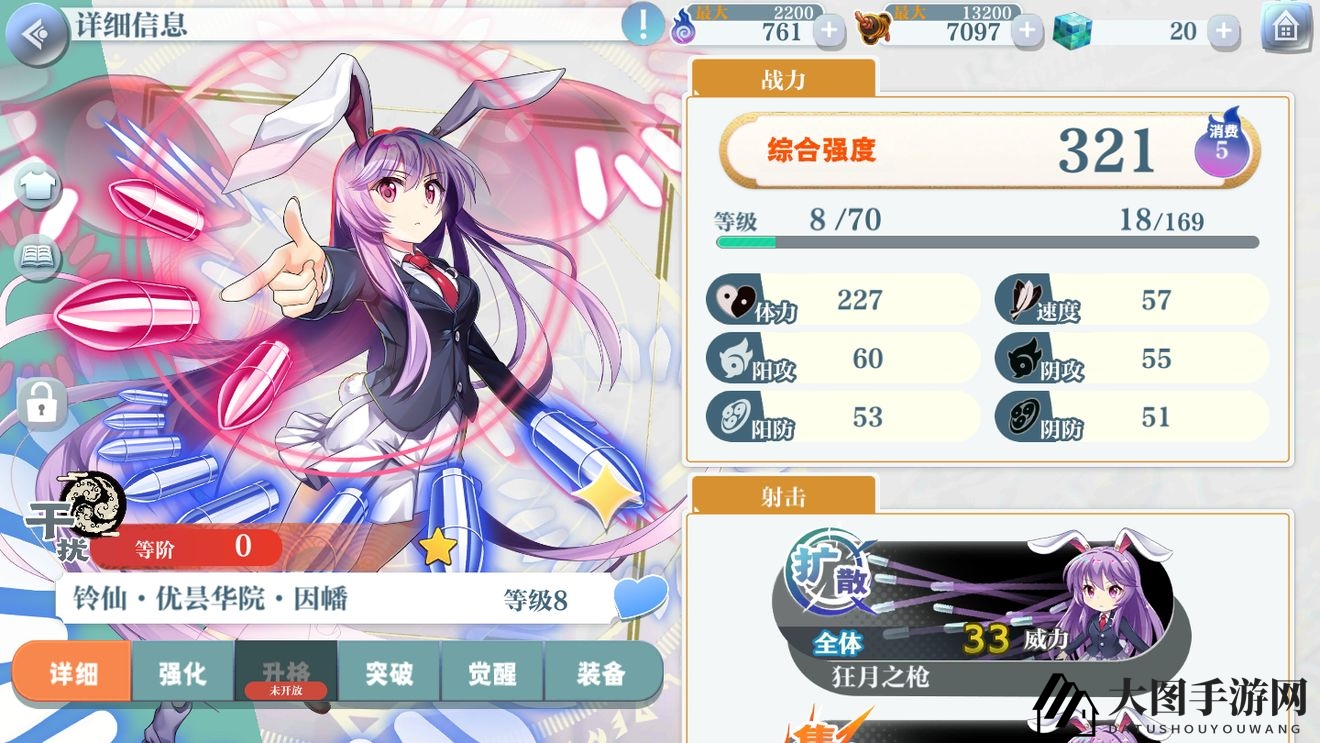Screen dimensions: 1320x743
Task: Switch to the 突破 tab
Action: coord(389,673)
